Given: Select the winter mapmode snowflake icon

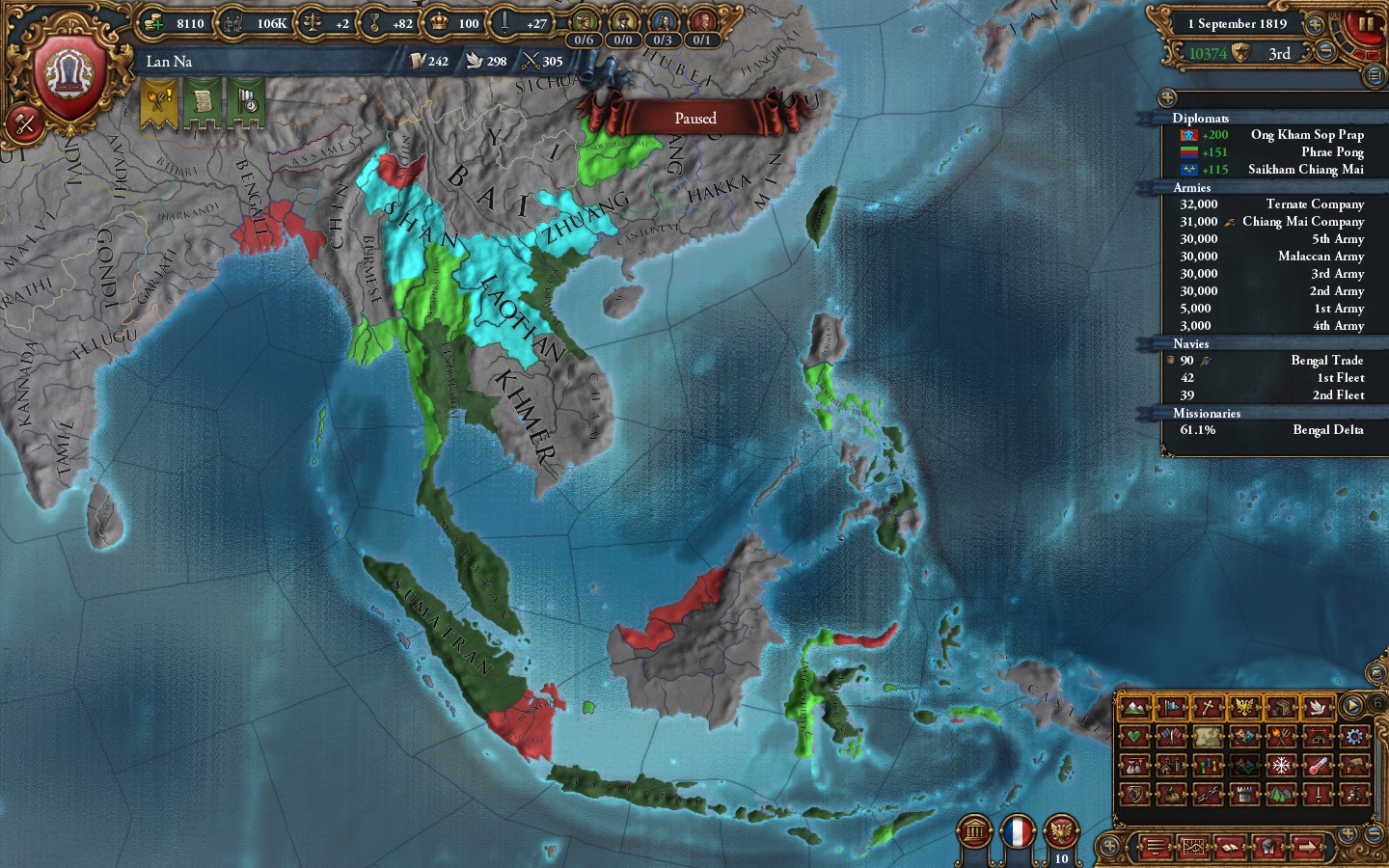Looking at the screenshot, I should [x=1281, y=765].
